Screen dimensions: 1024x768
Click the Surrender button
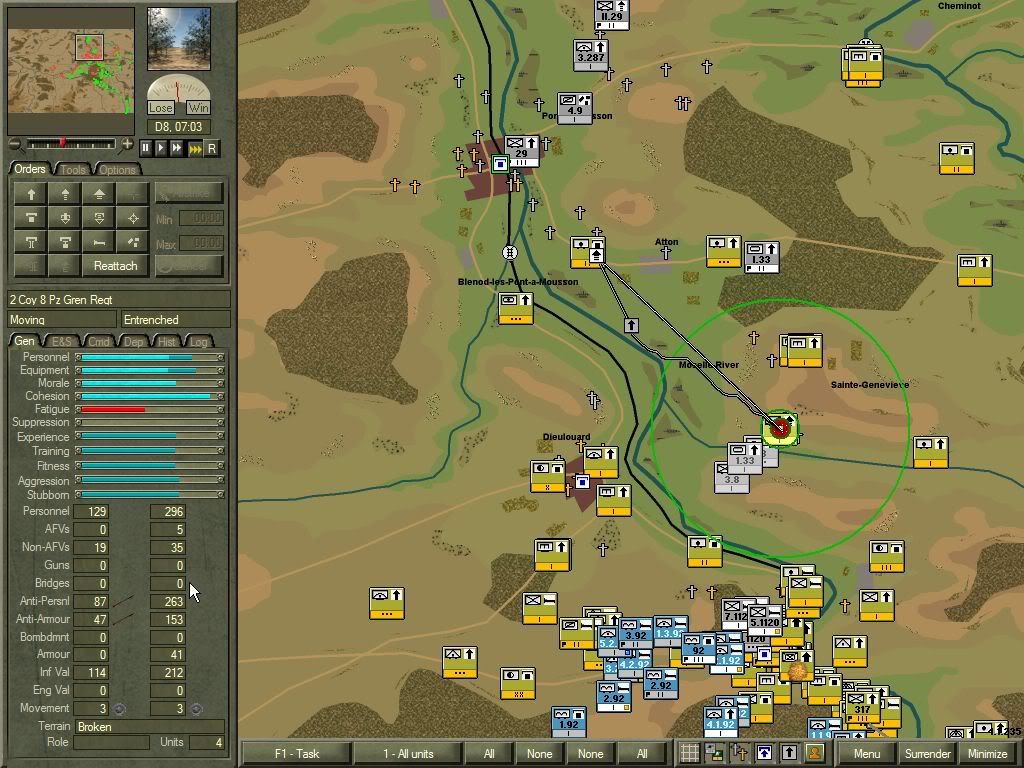pos(927,754)
